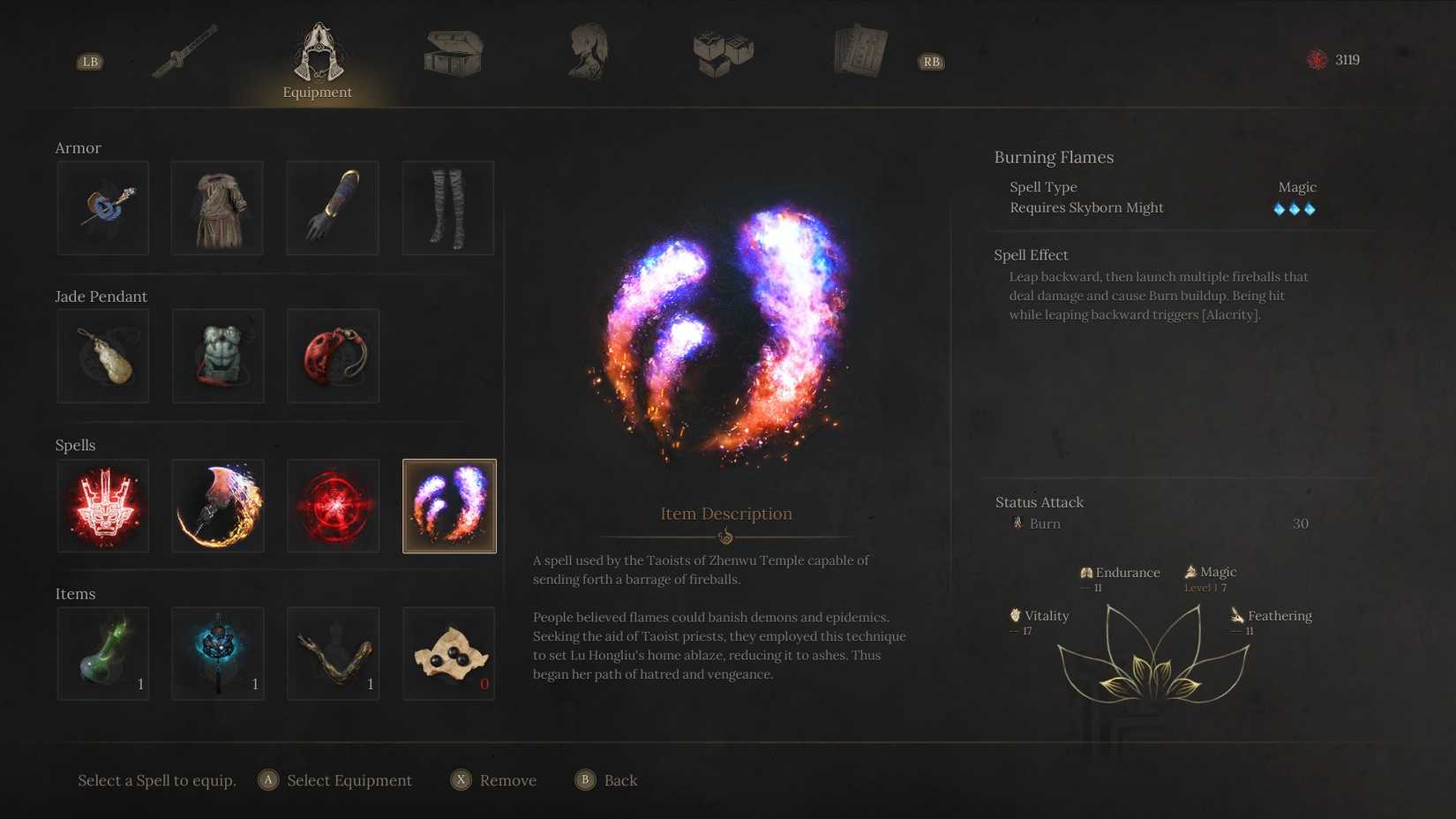Open the red sigil spell icon
The height and width of the screenshot is (819, 1456).
[333, 505]
